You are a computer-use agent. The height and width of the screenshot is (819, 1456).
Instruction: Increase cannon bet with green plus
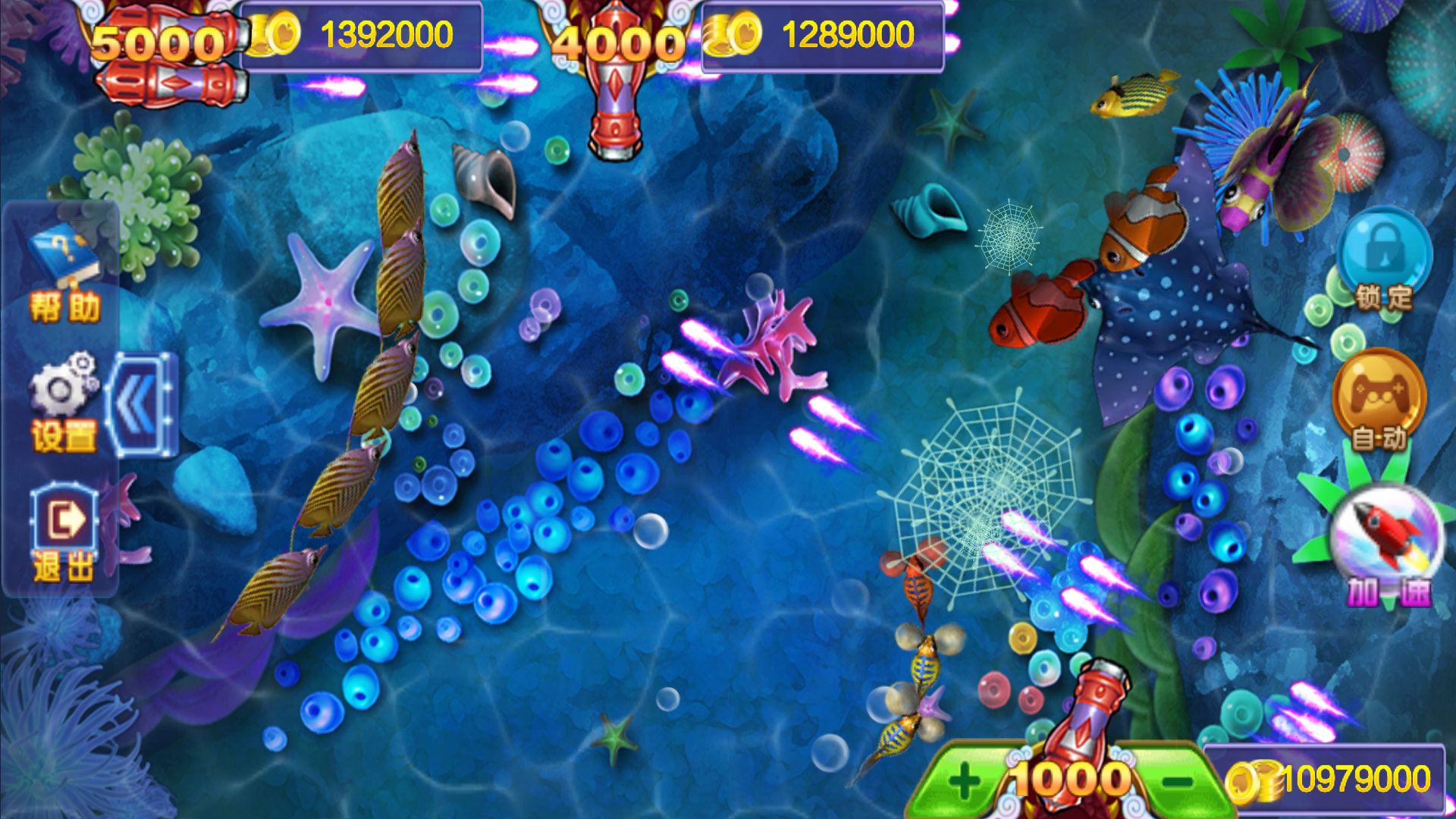(964, 782)
